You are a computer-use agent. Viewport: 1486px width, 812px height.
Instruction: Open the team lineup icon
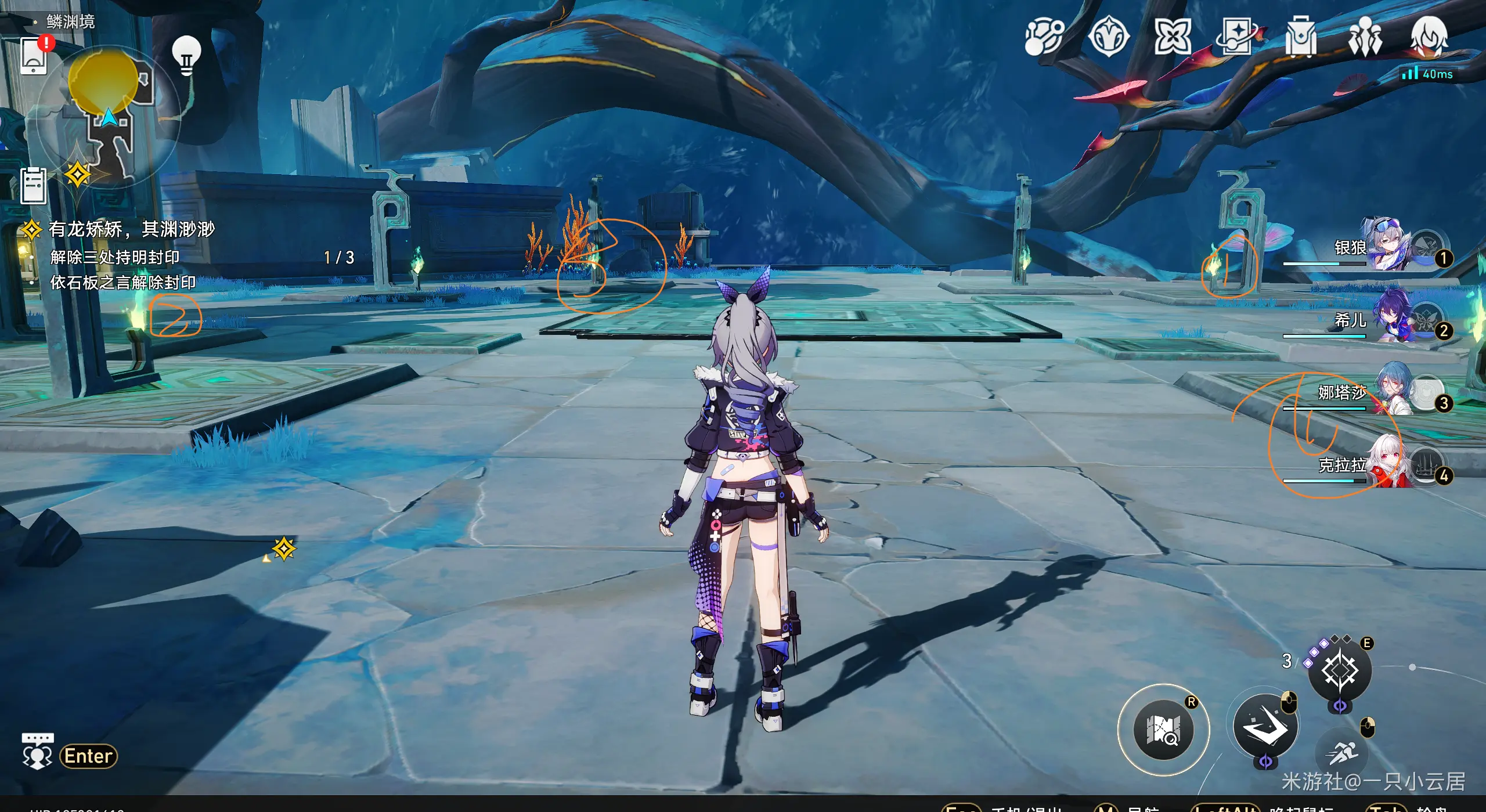(x=1365, y=37)
